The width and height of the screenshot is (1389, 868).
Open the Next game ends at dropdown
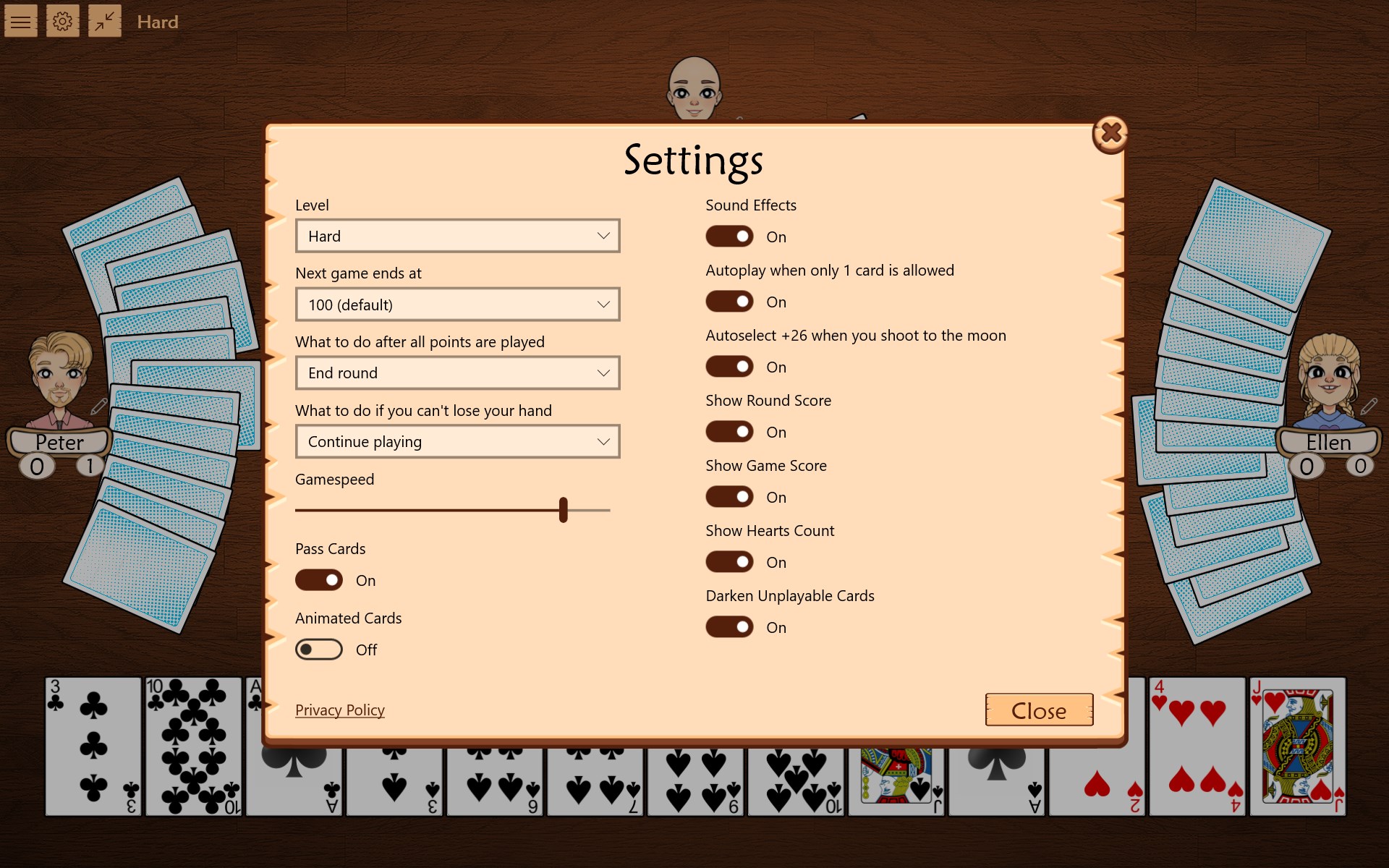(x=457, y=304)
